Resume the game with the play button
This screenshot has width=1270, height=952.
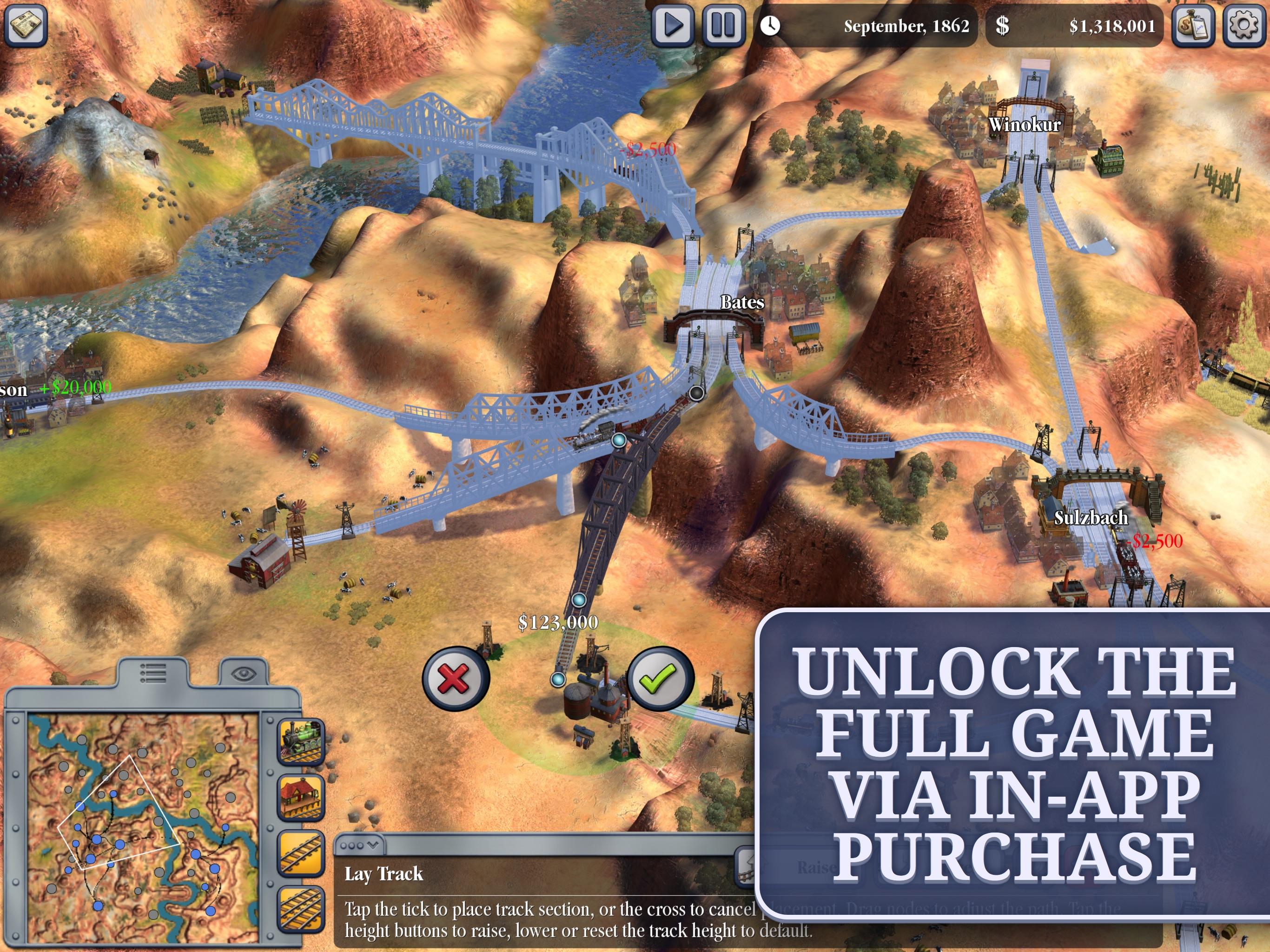click(x=675, y=25)
